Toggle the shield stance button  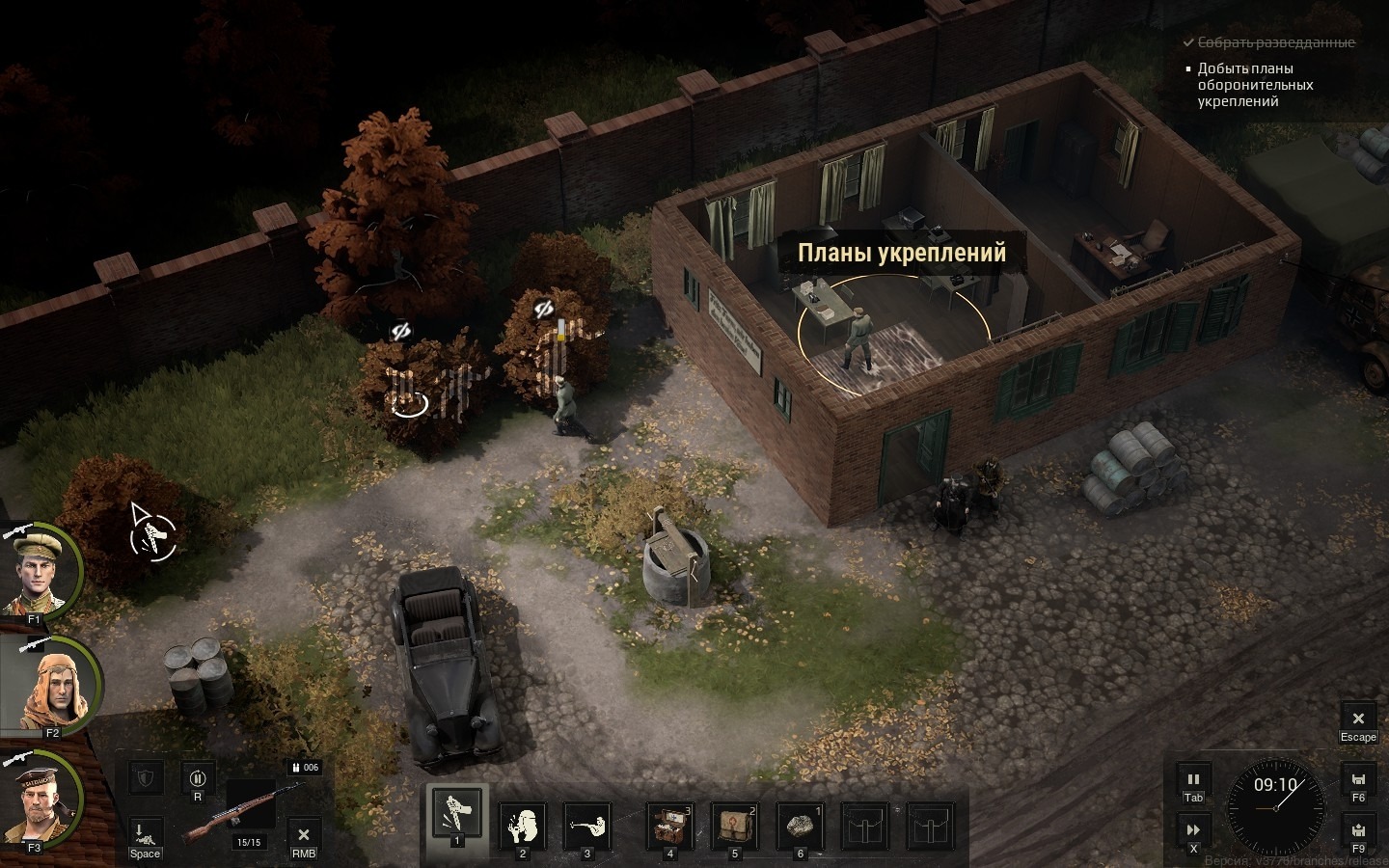145,778
